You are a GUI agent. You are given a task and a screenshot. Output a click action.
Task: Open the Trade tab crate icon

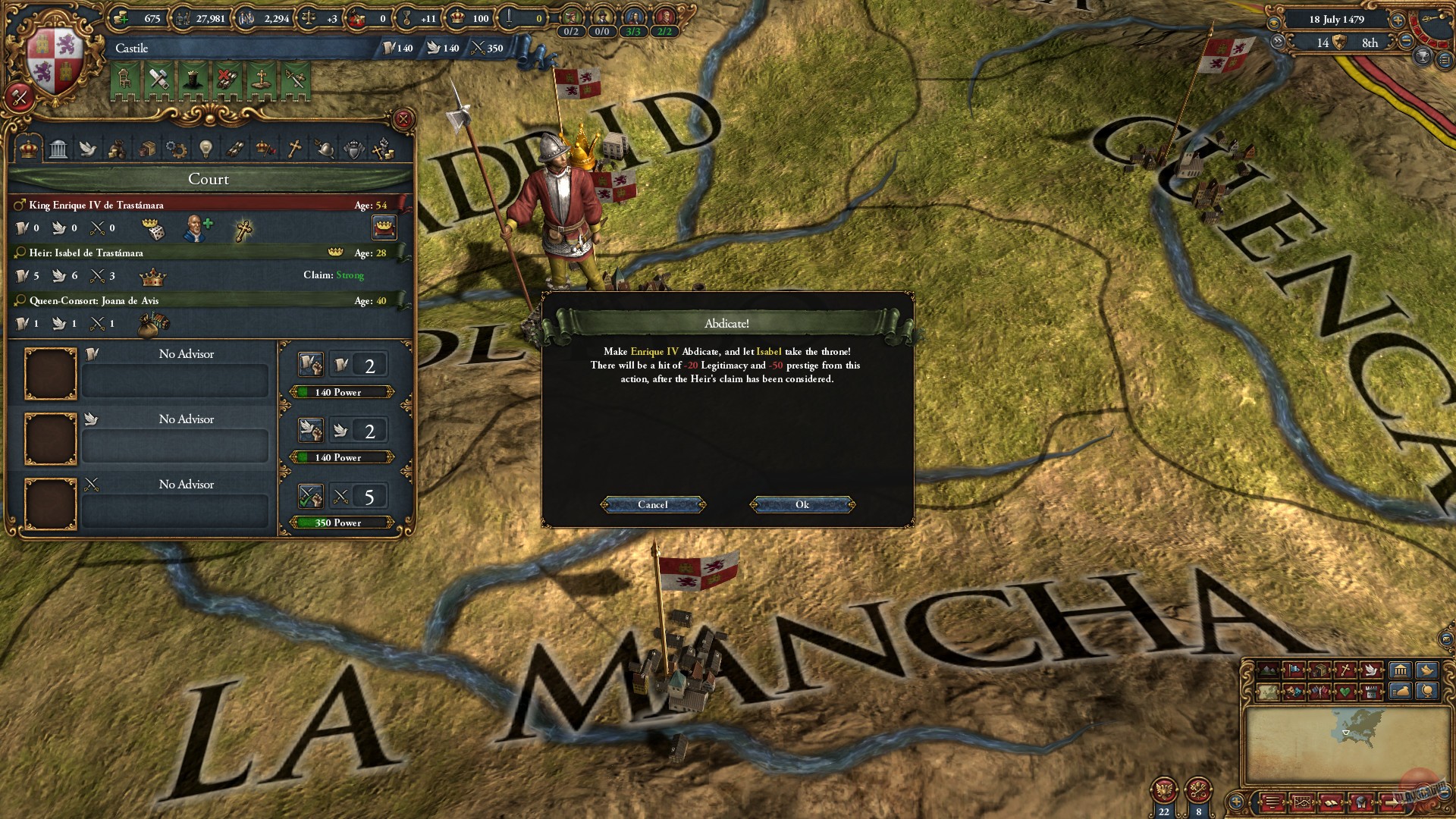point(146,149)
